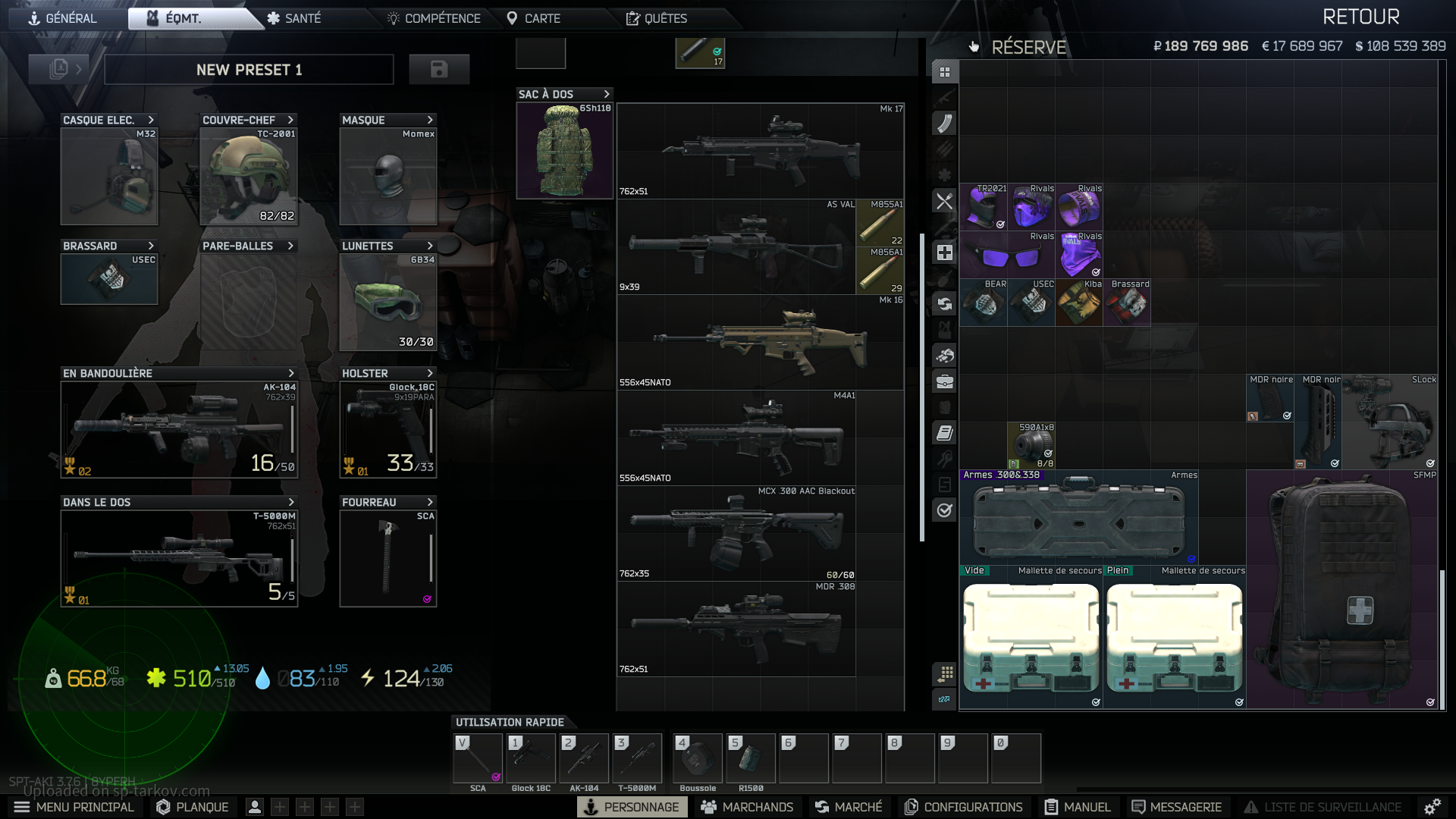Image resolution: width=1456 pixels, height=819 pixels.
Task: Choose the Glock 18C holster slot
Action: [x=388, y=429]
